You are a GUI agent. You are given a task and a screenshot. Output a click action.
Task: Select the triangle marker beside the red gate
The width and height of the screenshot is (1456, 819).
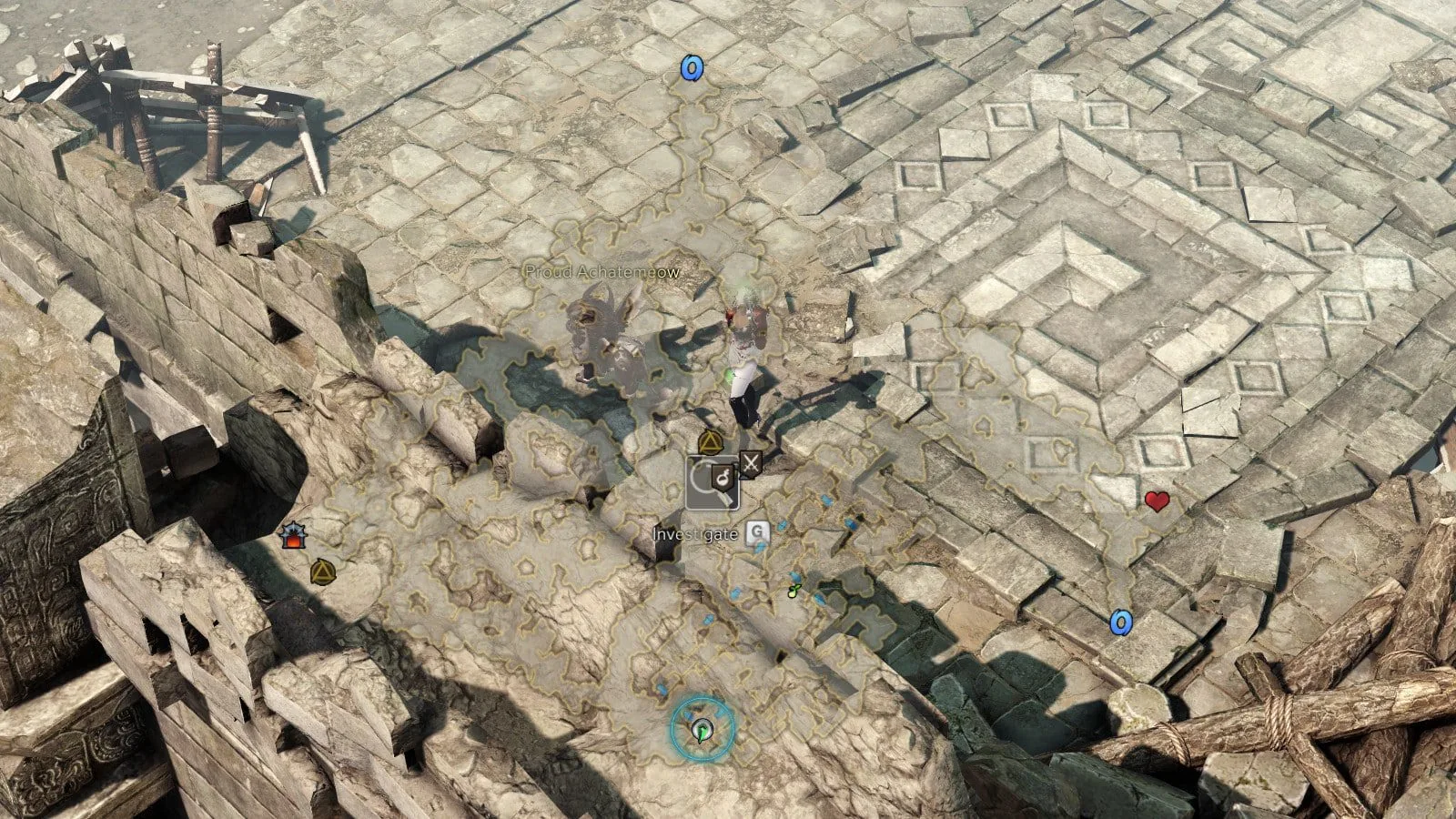(x=321, y=571)
